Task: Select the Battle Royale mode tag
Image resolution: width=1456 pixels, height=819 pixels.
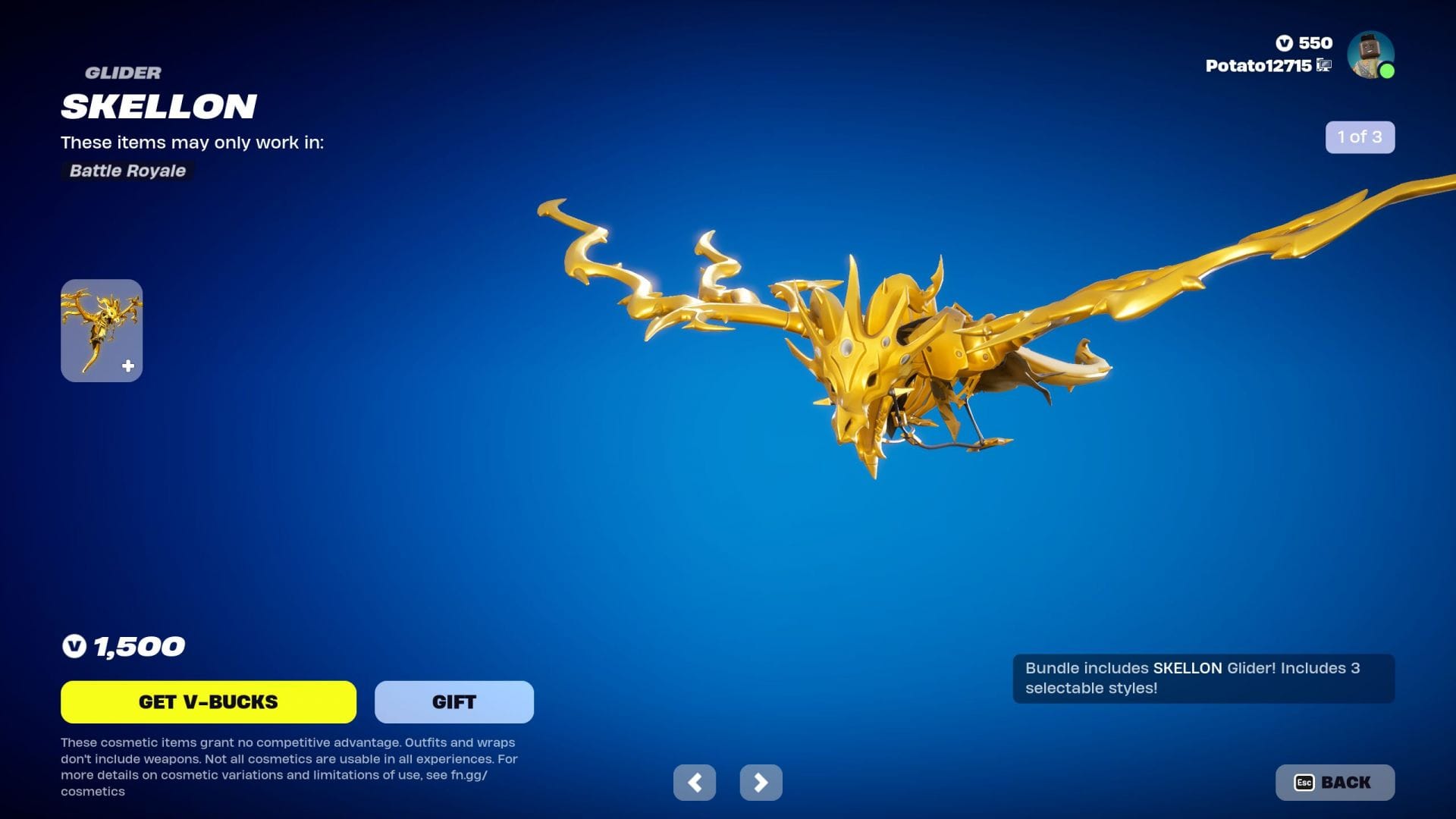Action: tap(127, 171)
